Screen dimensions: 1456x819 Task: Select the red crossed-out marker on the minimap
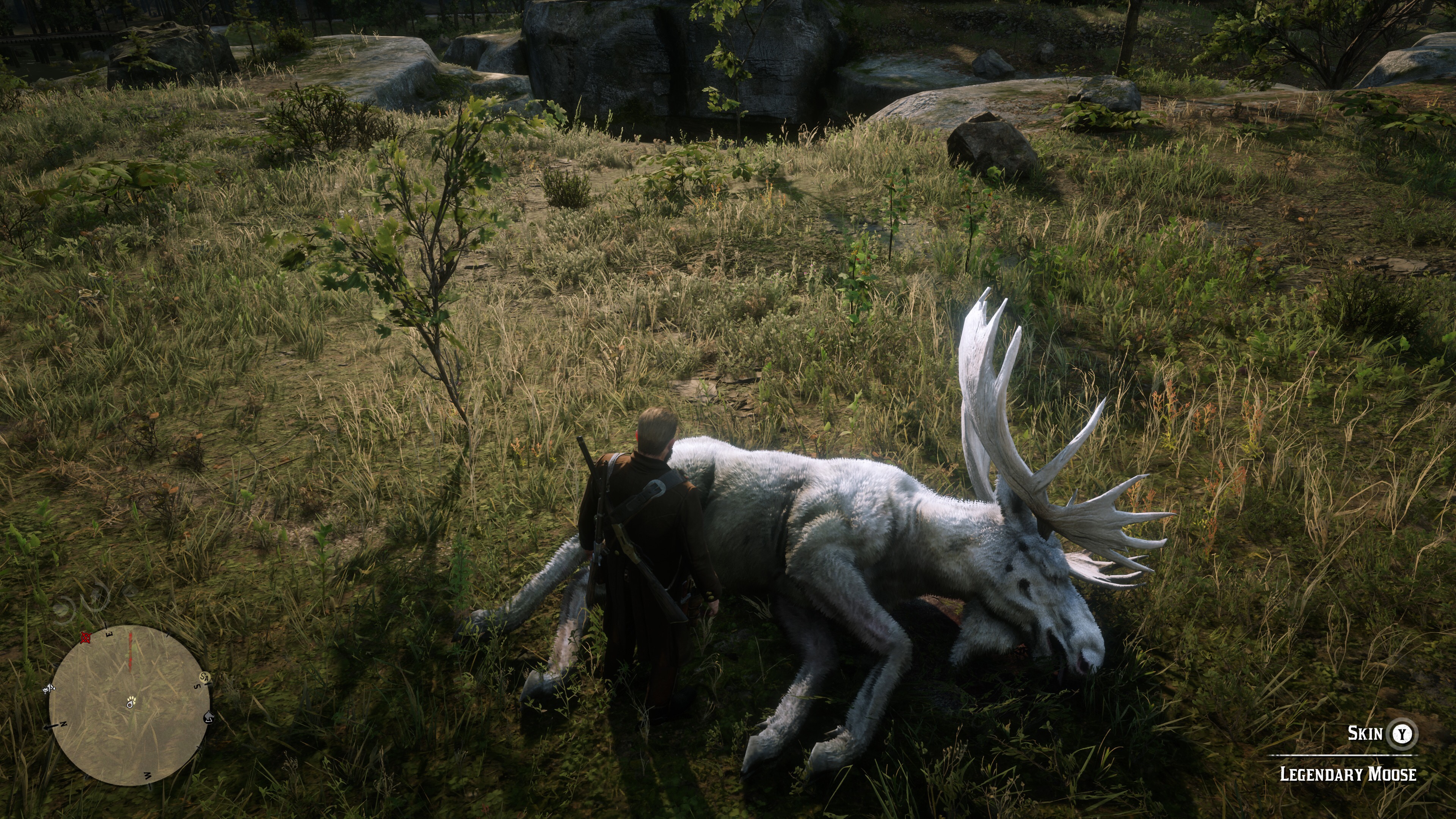coord(86,638)
